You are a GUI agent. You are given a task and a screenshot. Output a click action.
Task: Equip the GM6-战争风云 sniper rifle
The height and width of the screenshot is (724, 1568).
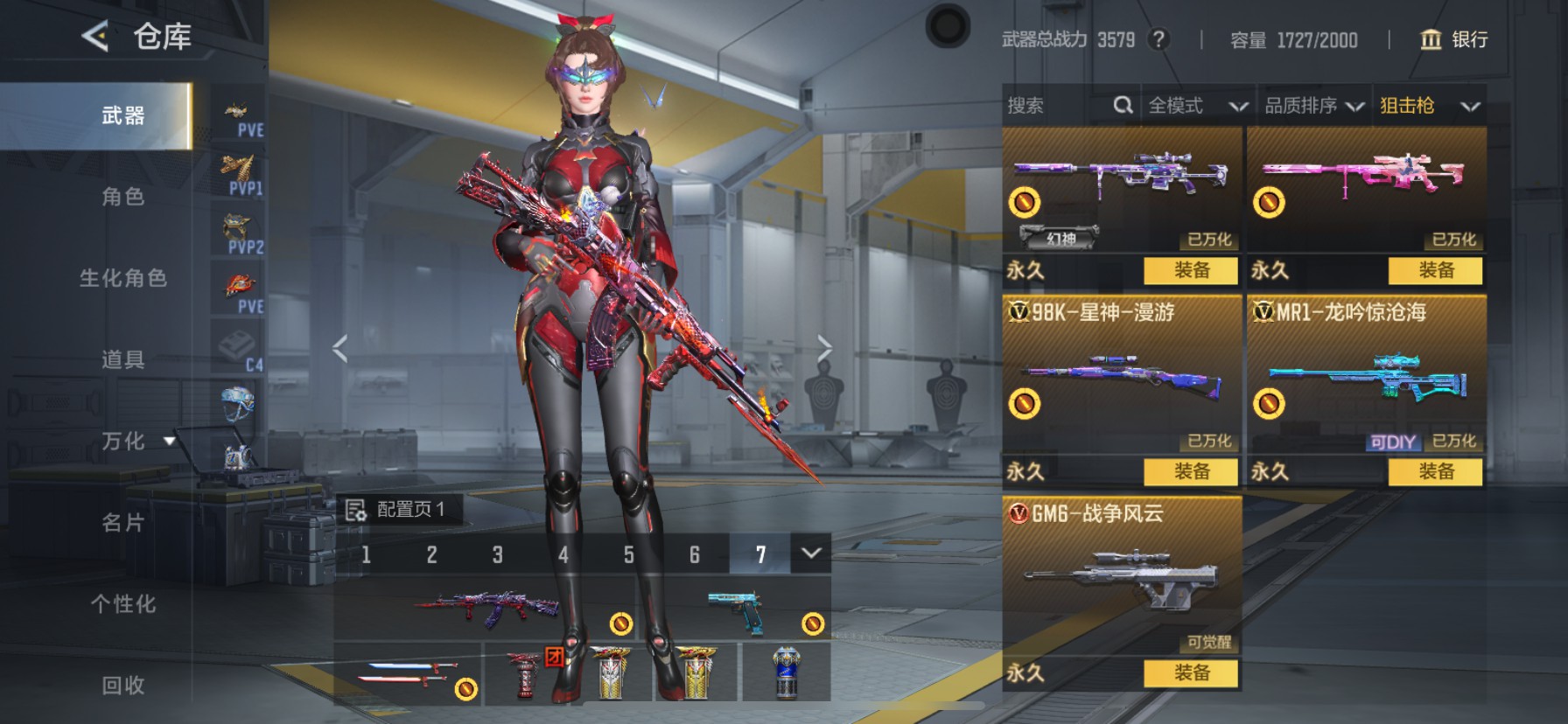coord(1191,673)
